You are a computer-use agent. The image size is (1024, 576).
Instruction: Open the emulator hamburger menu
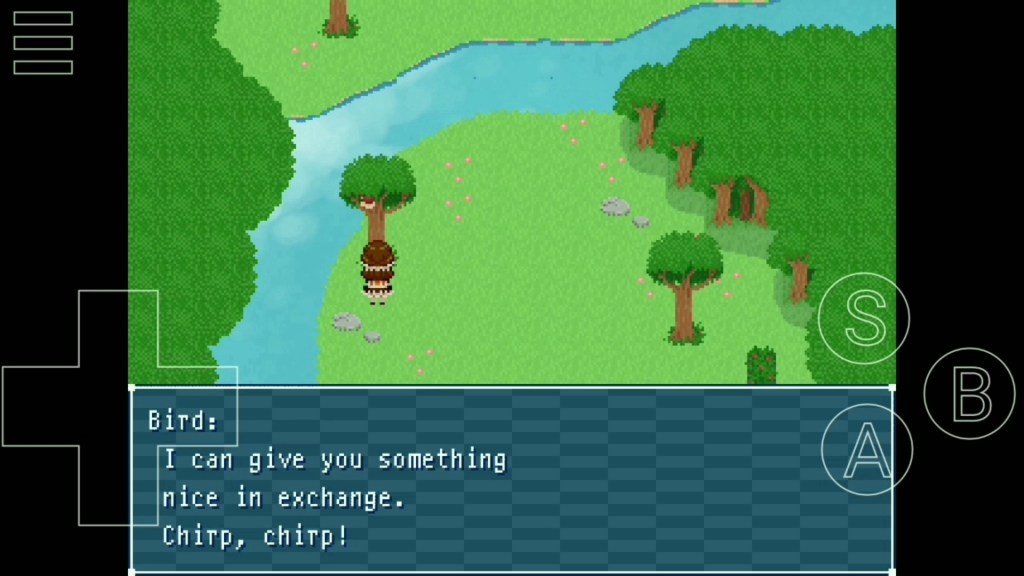coord(43,43)
